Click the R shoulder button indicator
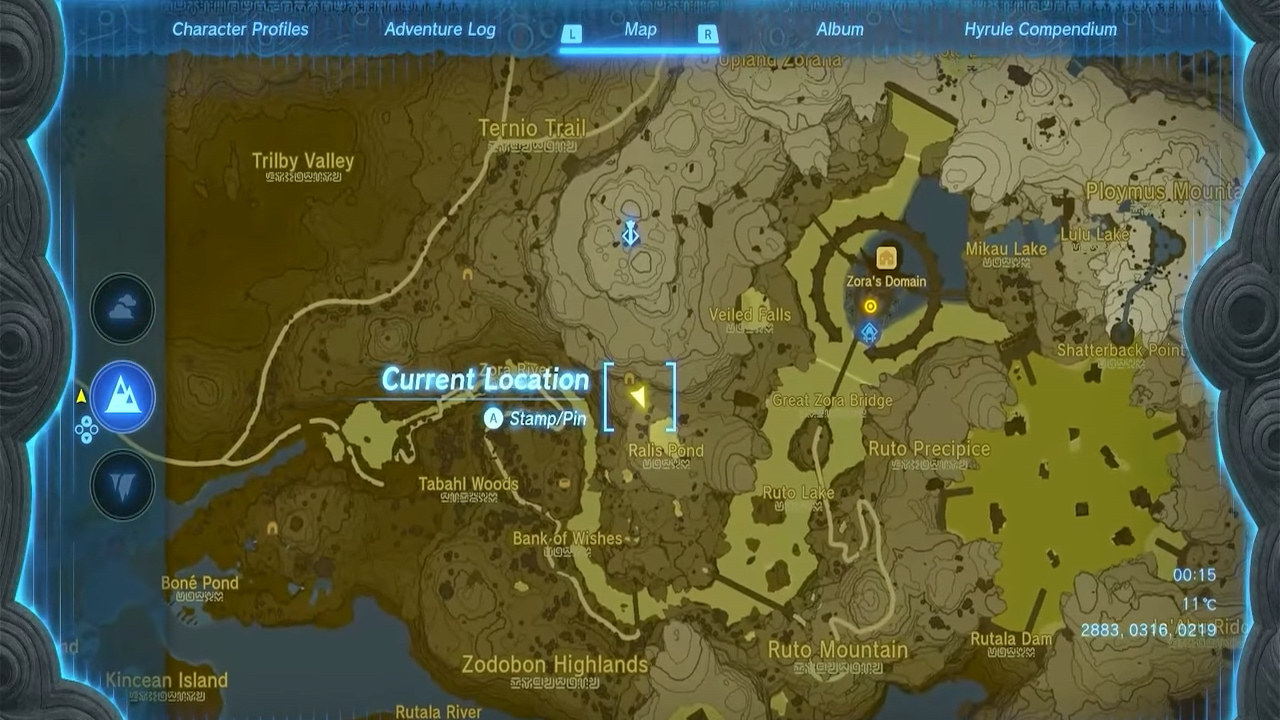Viewport: 1280px width, 720px height. tap(708, 31)
